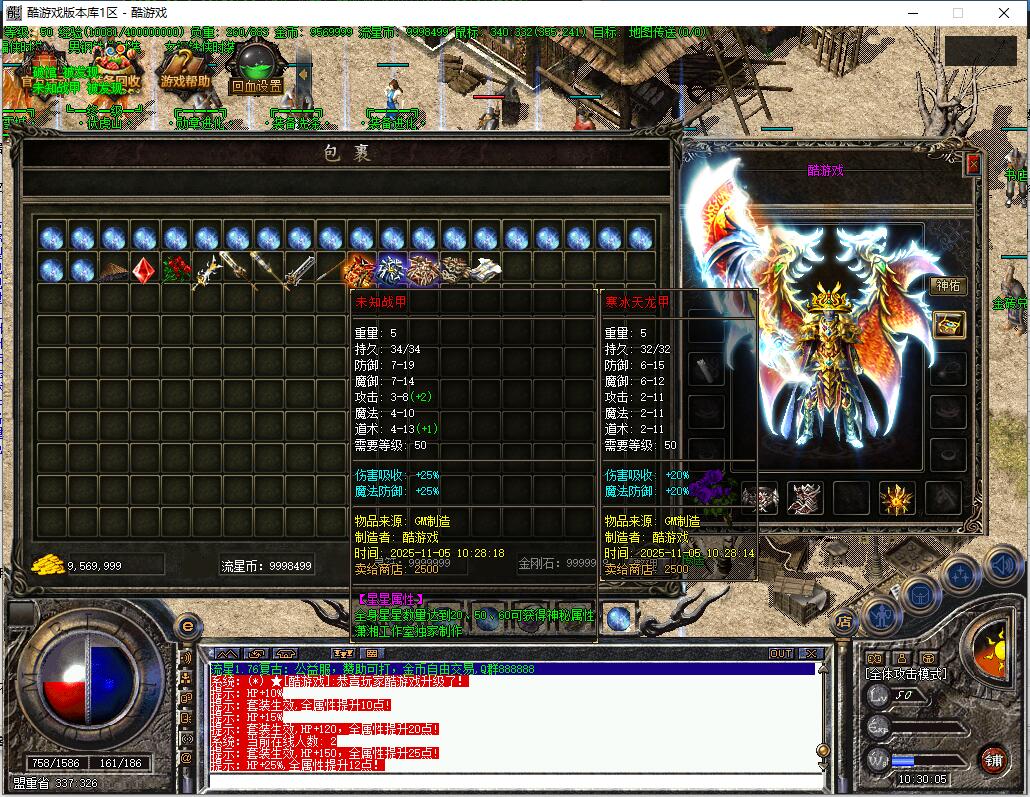Select the white boots in the bag
This screenshot has width=1030, height=797.
(x=486, y=269)
